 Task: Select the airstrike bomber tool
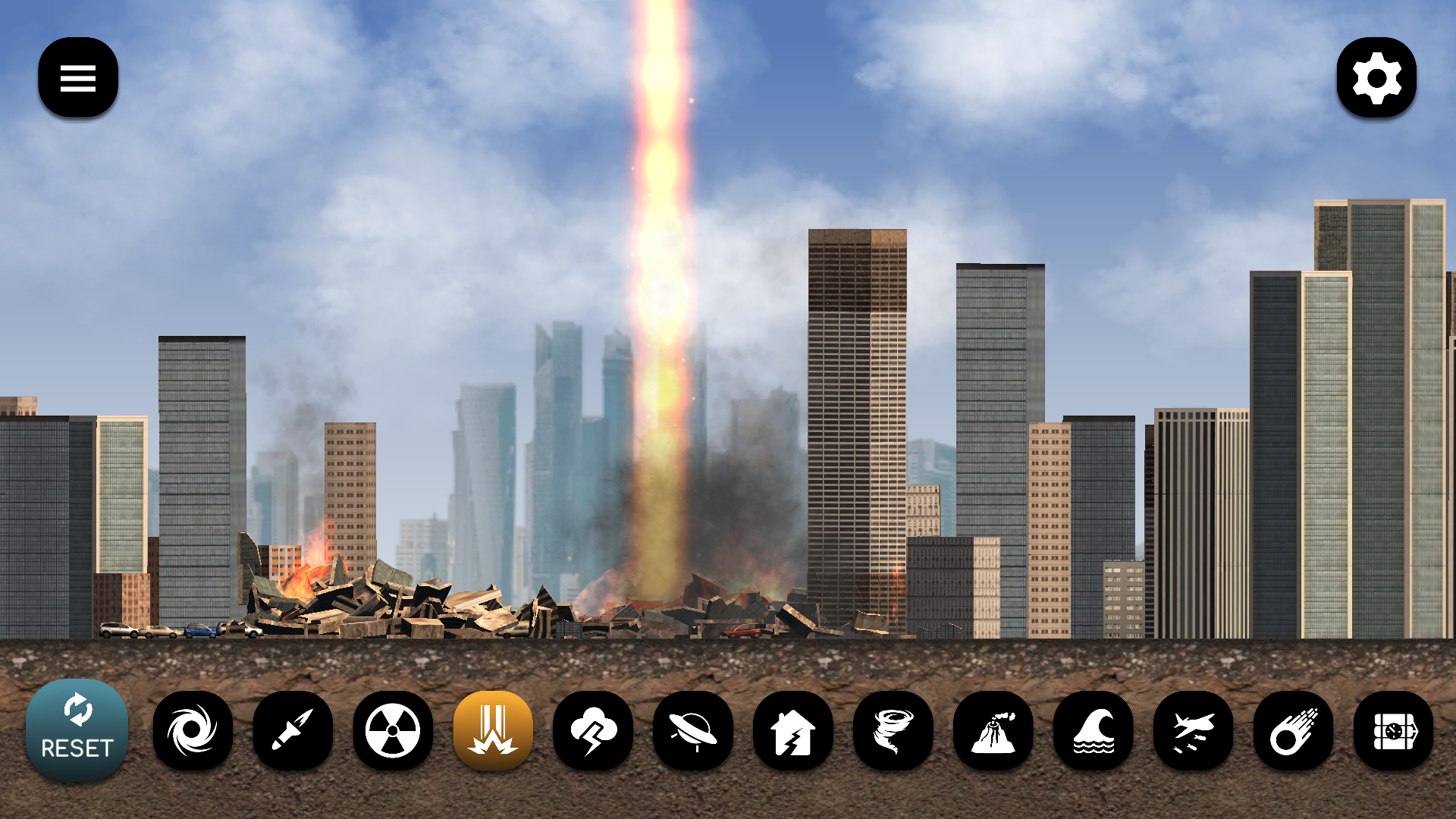pos(1194,730)
